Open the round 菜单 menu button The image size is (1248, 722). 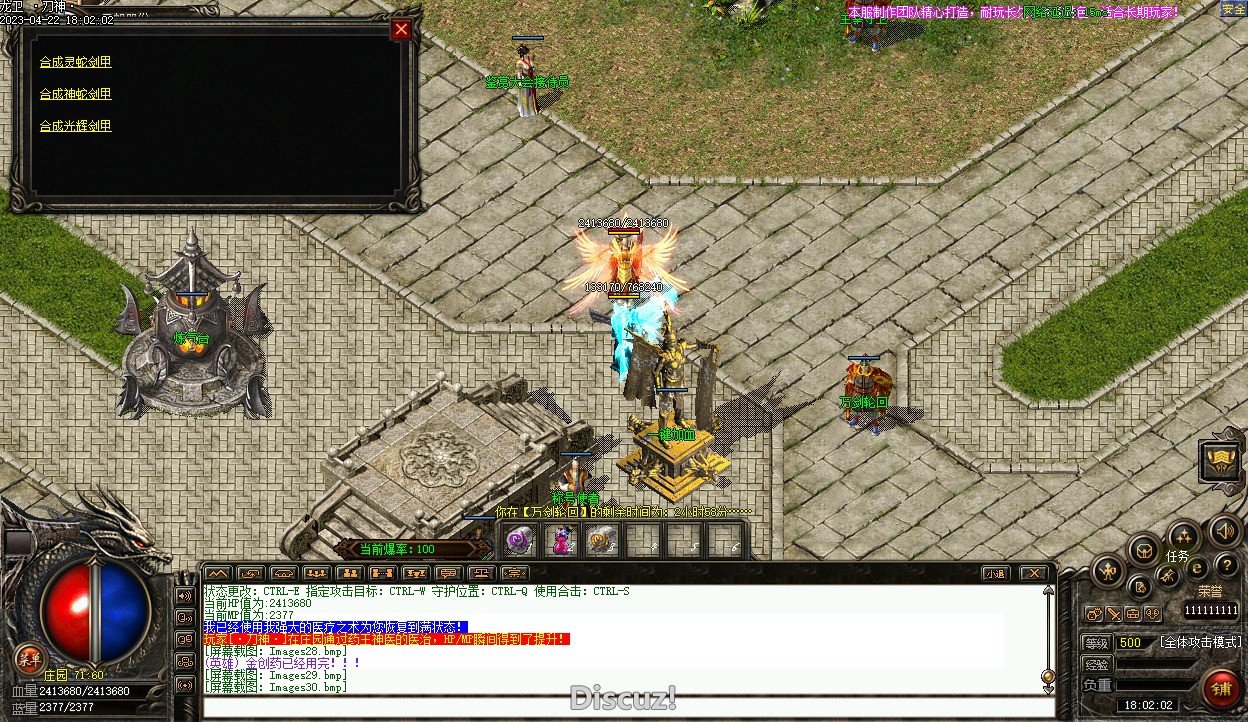pos(30,657)
